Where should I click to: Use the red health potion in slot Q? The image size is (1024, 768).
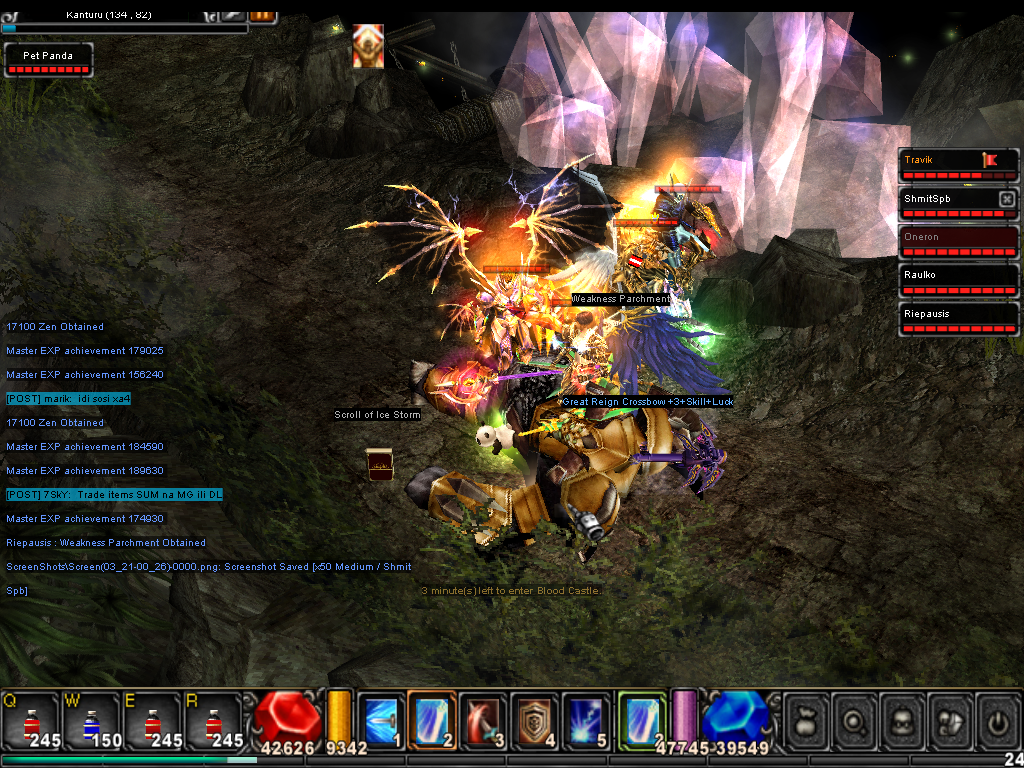(30, 720)
